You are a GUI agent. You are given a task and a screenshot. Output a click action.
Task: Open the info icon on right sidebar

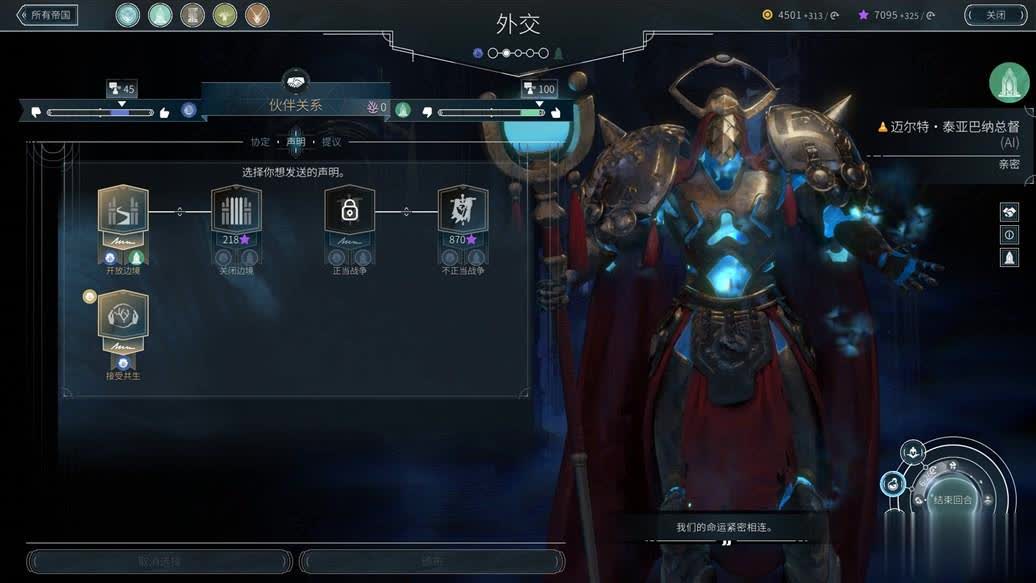coord(1009,235)
